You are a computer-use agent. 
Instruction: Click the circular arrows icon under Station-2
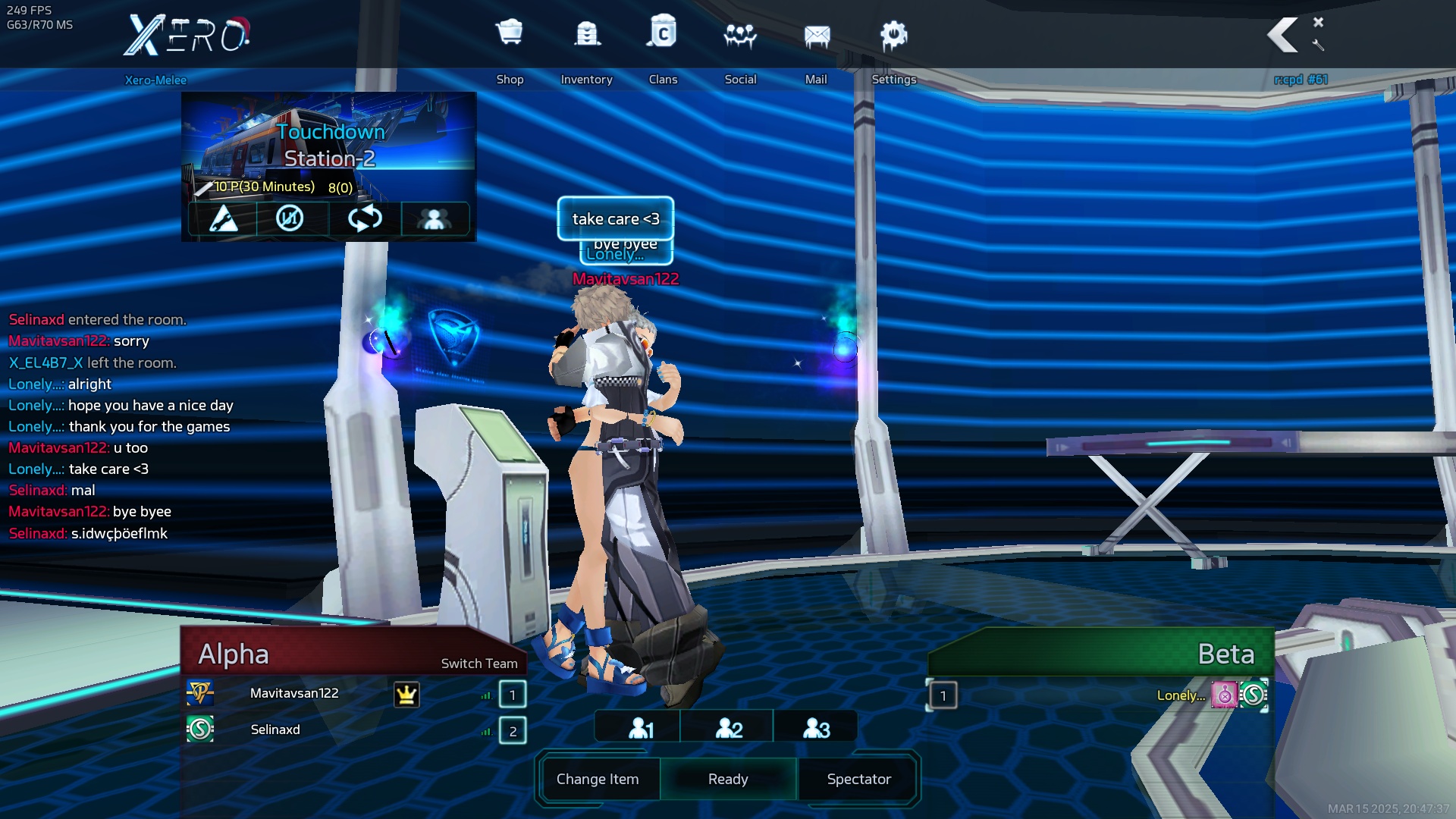click(x=365, y=218)
